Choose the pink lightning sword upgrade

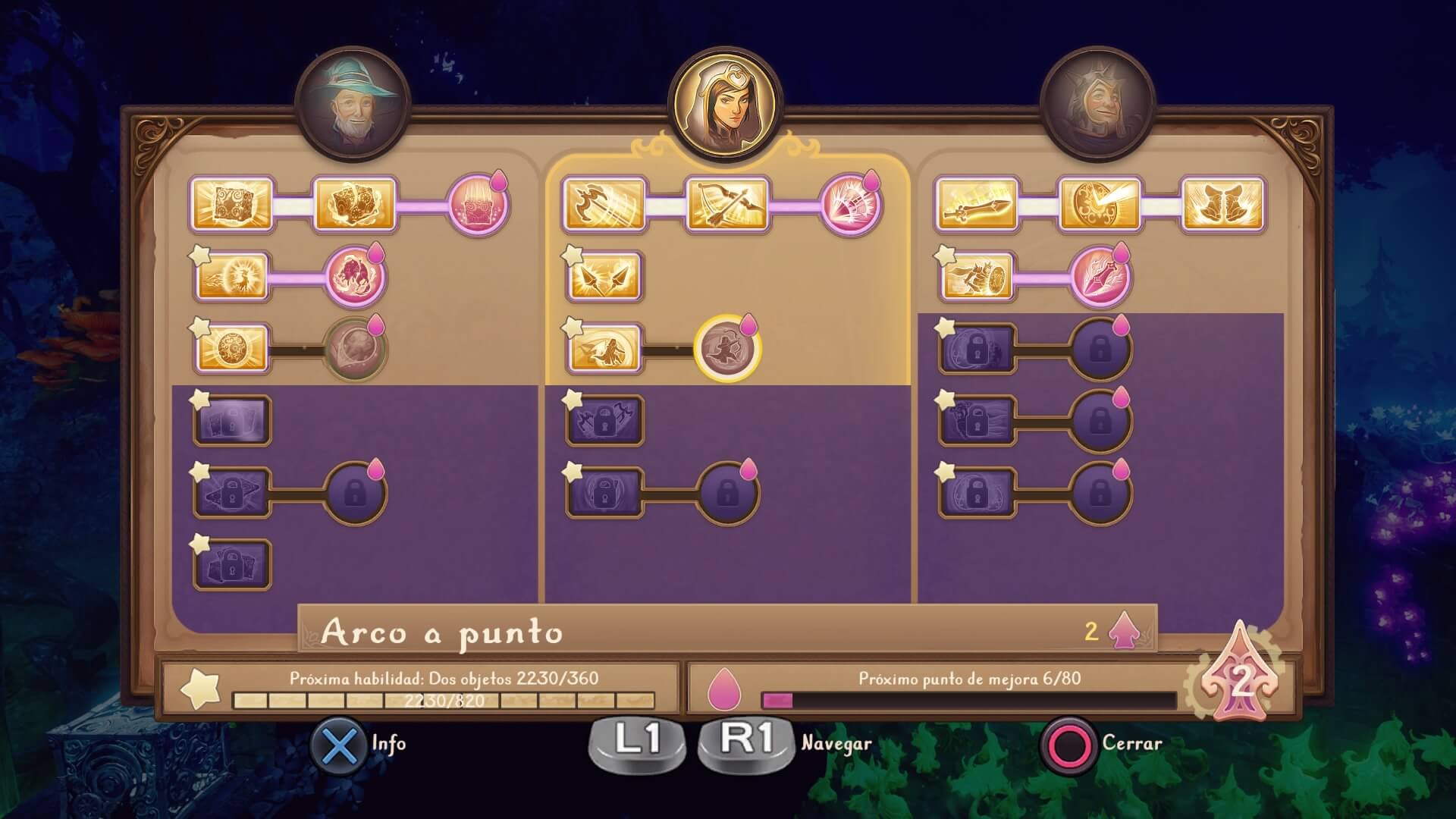tap(1100, 277)
